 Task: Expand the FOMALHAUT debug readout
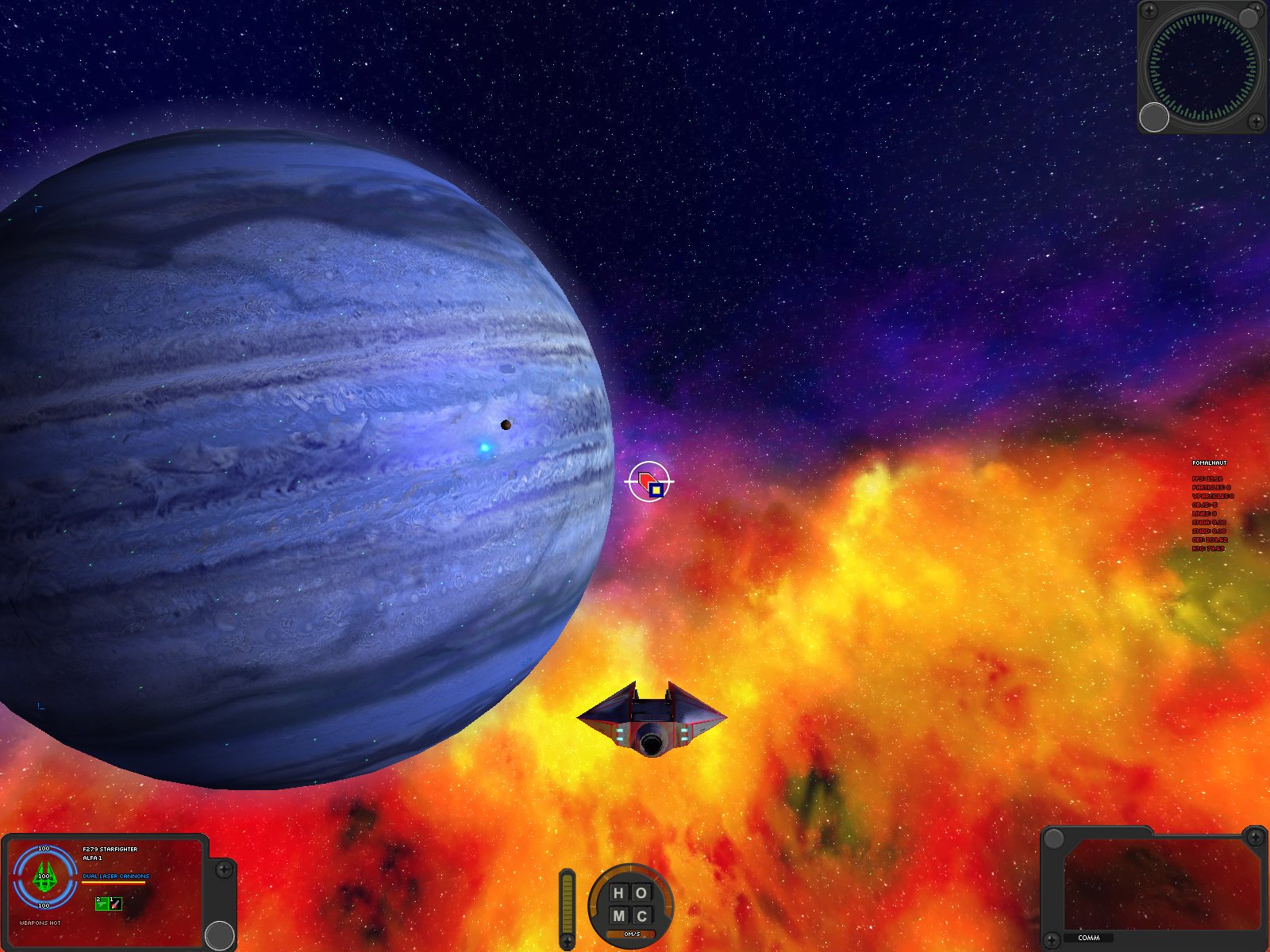(x=1210, y=461)
